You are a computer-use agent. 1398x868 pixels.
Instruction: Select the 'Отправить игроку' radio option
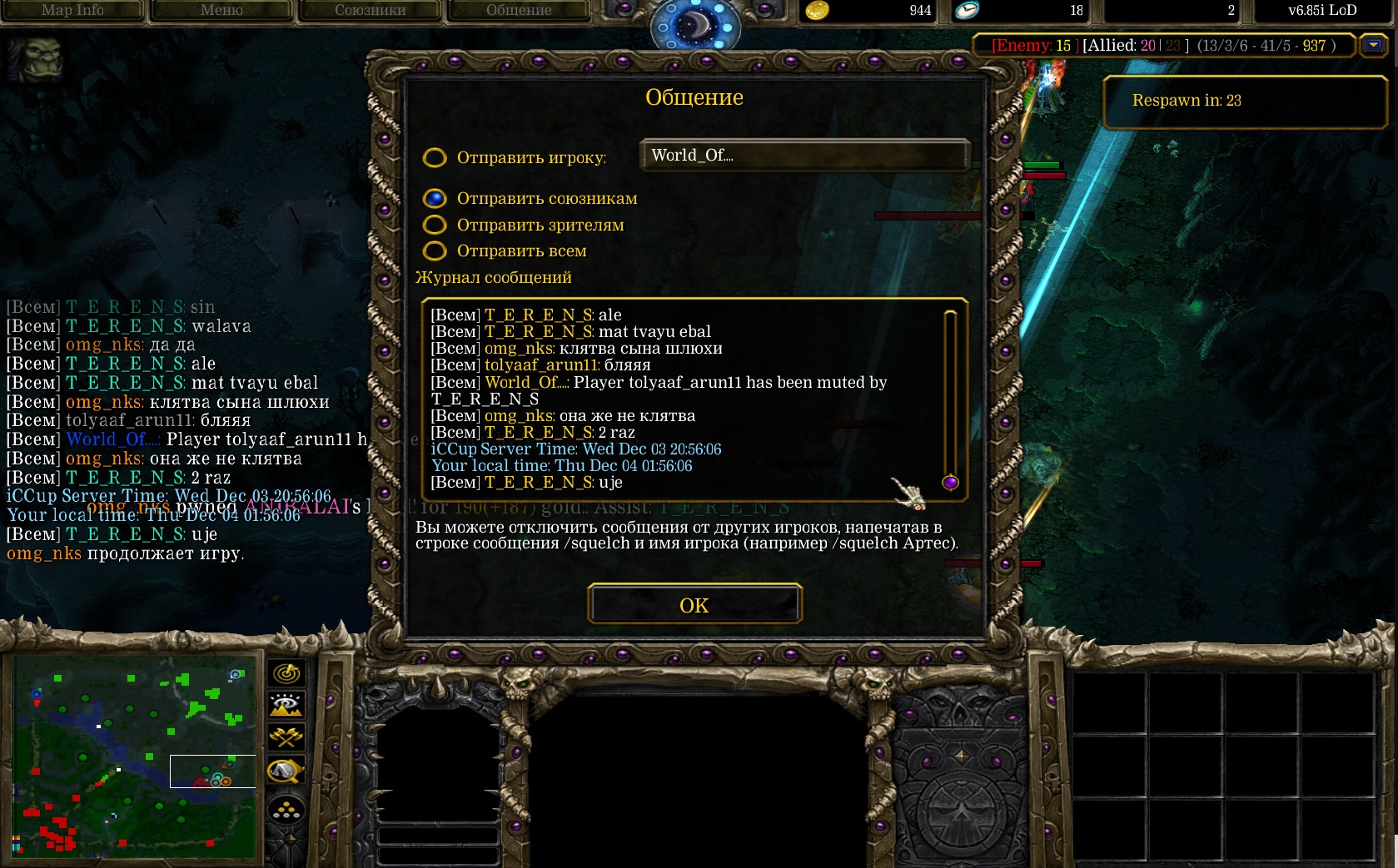coord(435,157)
